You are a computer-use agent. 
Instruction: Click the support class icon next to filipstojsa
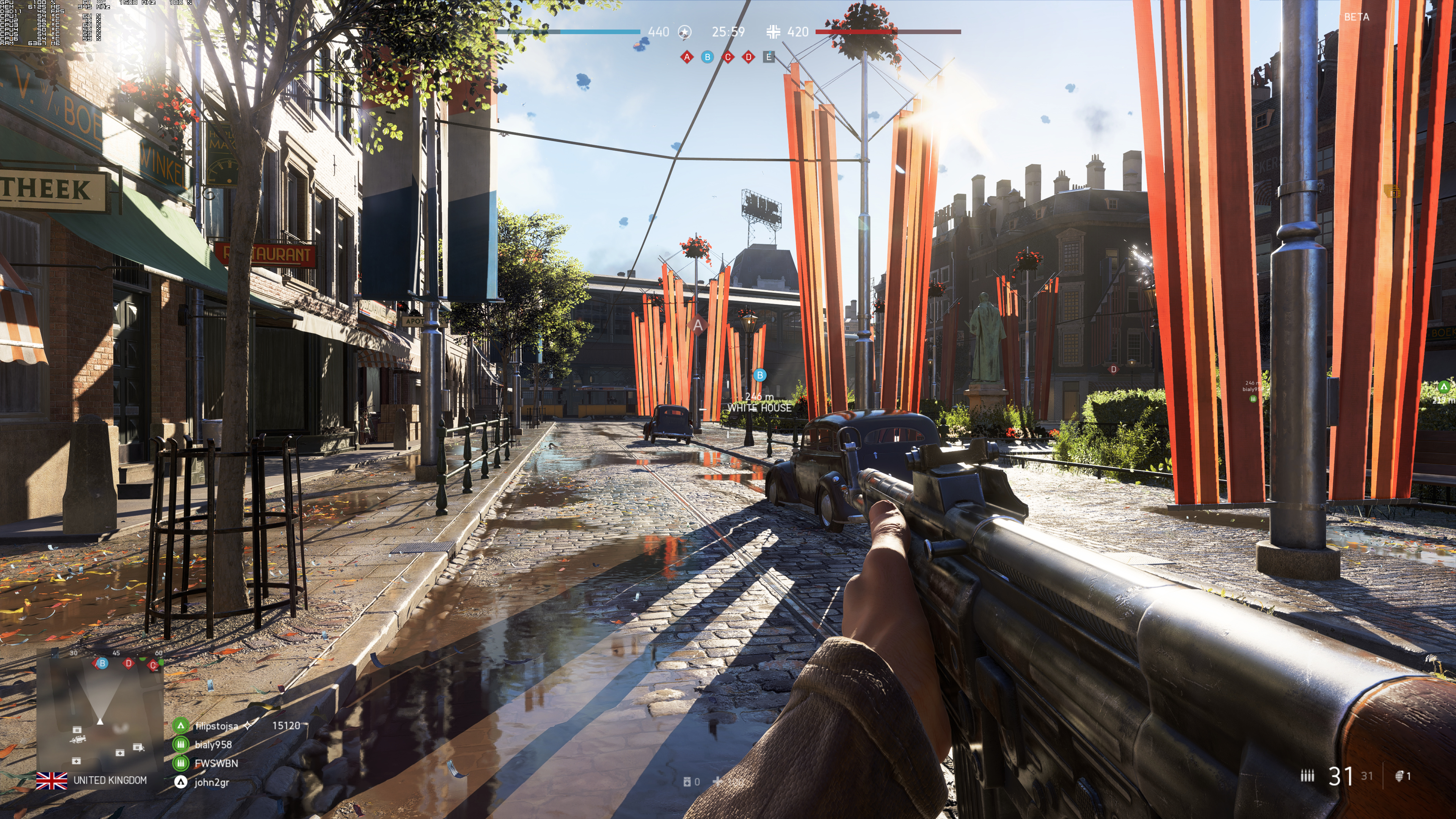pyautogui.click(x=181, y=726)
